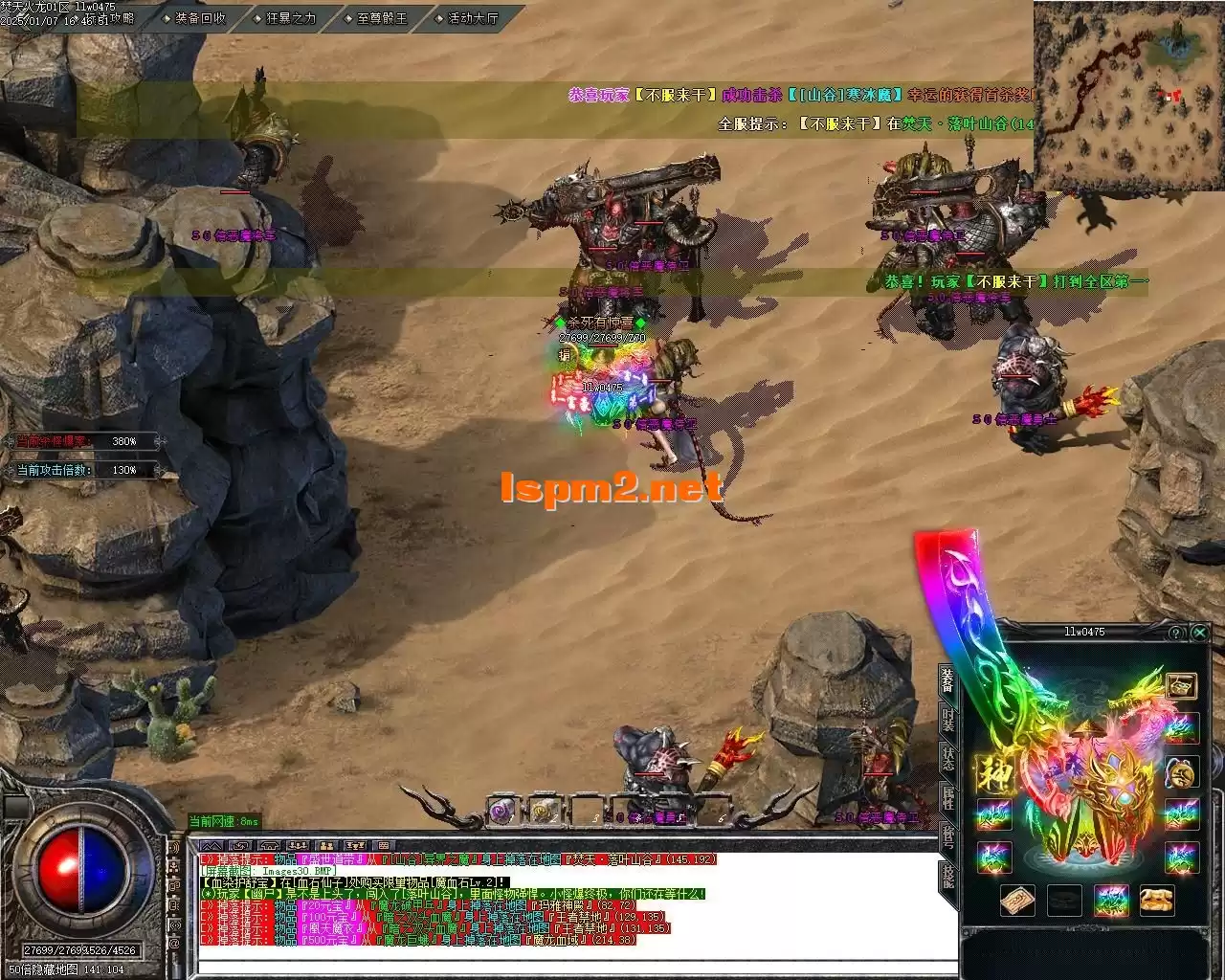Switch to the 时装 fashion tab
Image resolution: width=1225 pixels, height=980 pixels.
947,719
